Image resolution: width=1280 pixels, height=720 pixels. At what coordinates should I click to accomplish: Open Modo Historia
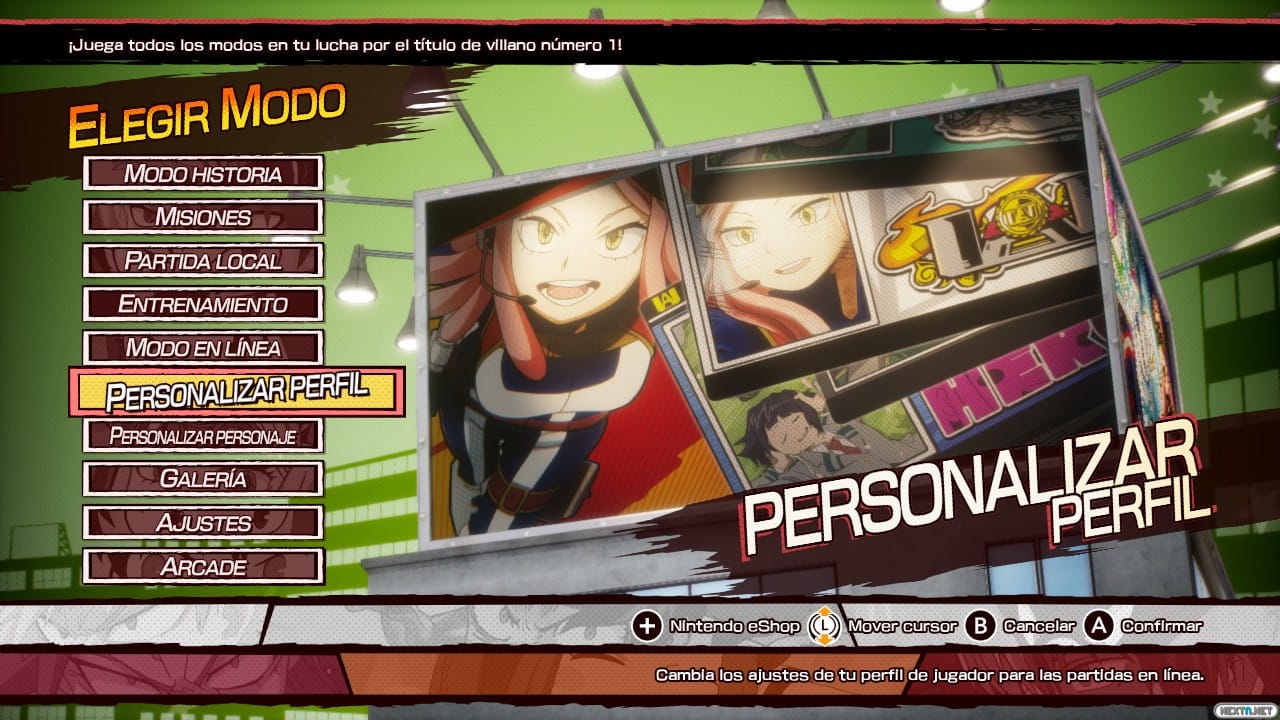point(203,173)
